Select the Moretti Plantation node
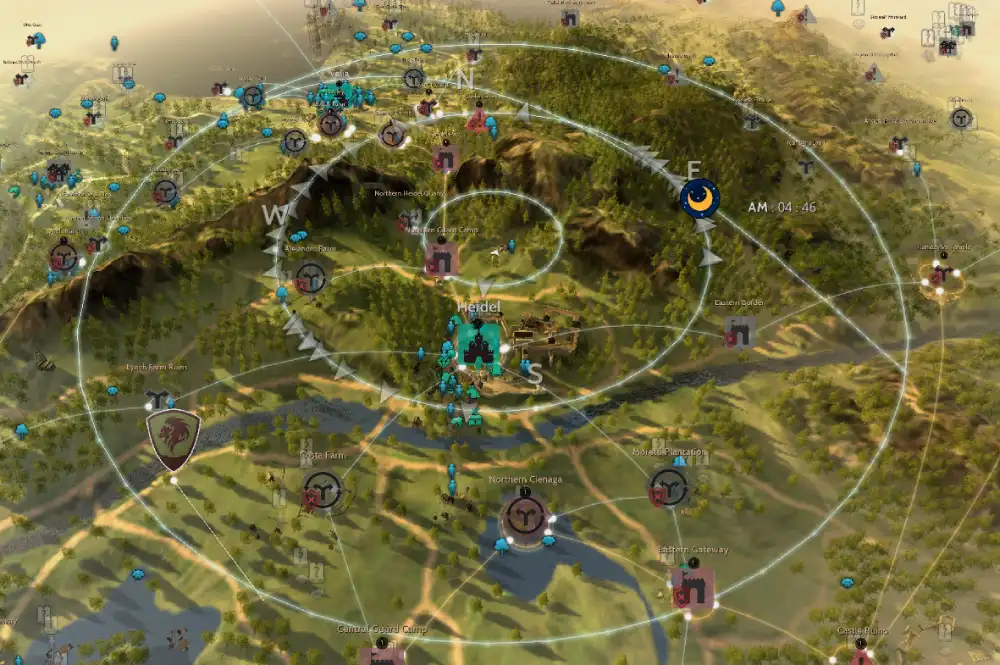 point(669,487)
